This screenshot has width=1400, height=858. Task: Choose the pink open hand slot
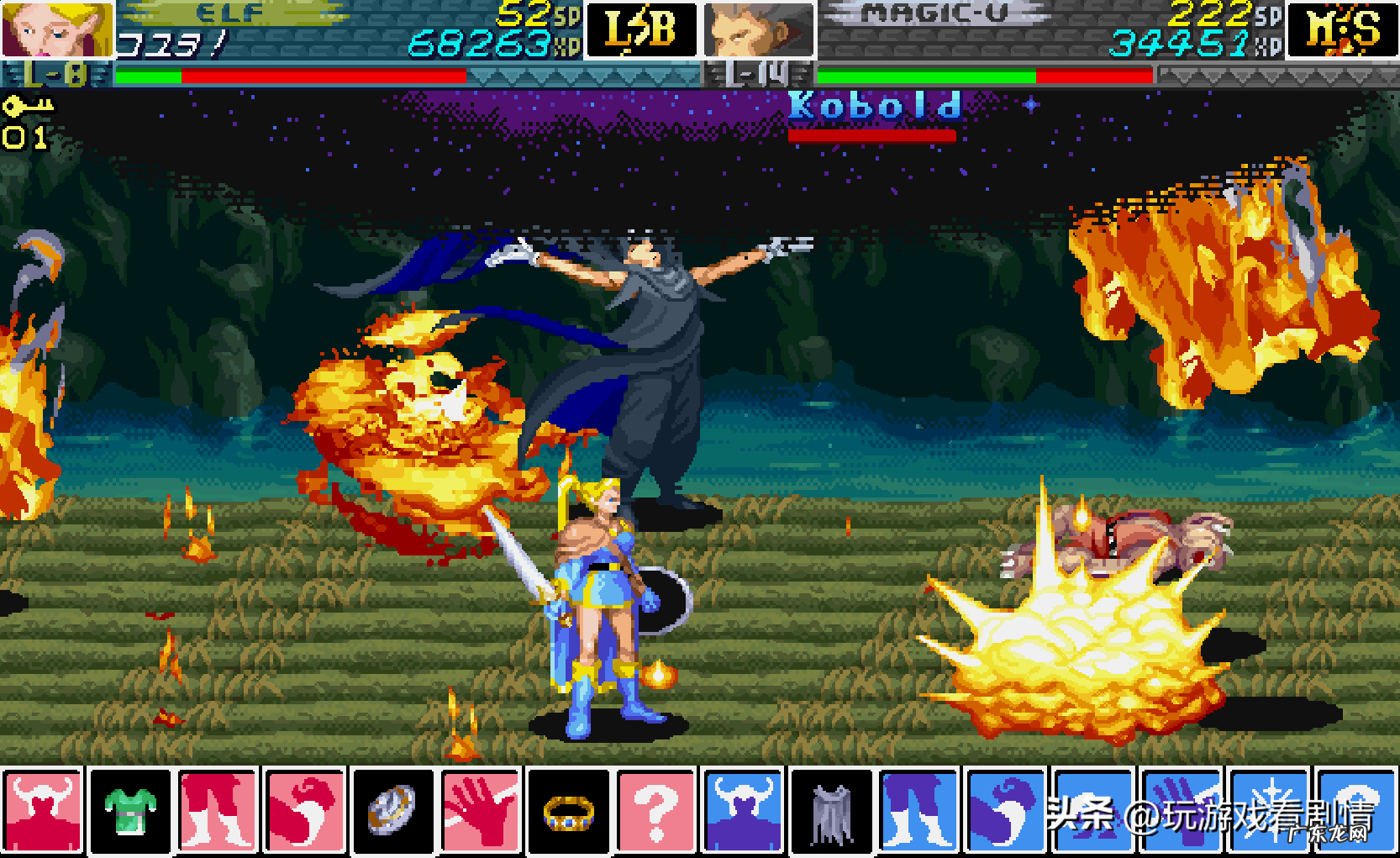pos(481,811)
